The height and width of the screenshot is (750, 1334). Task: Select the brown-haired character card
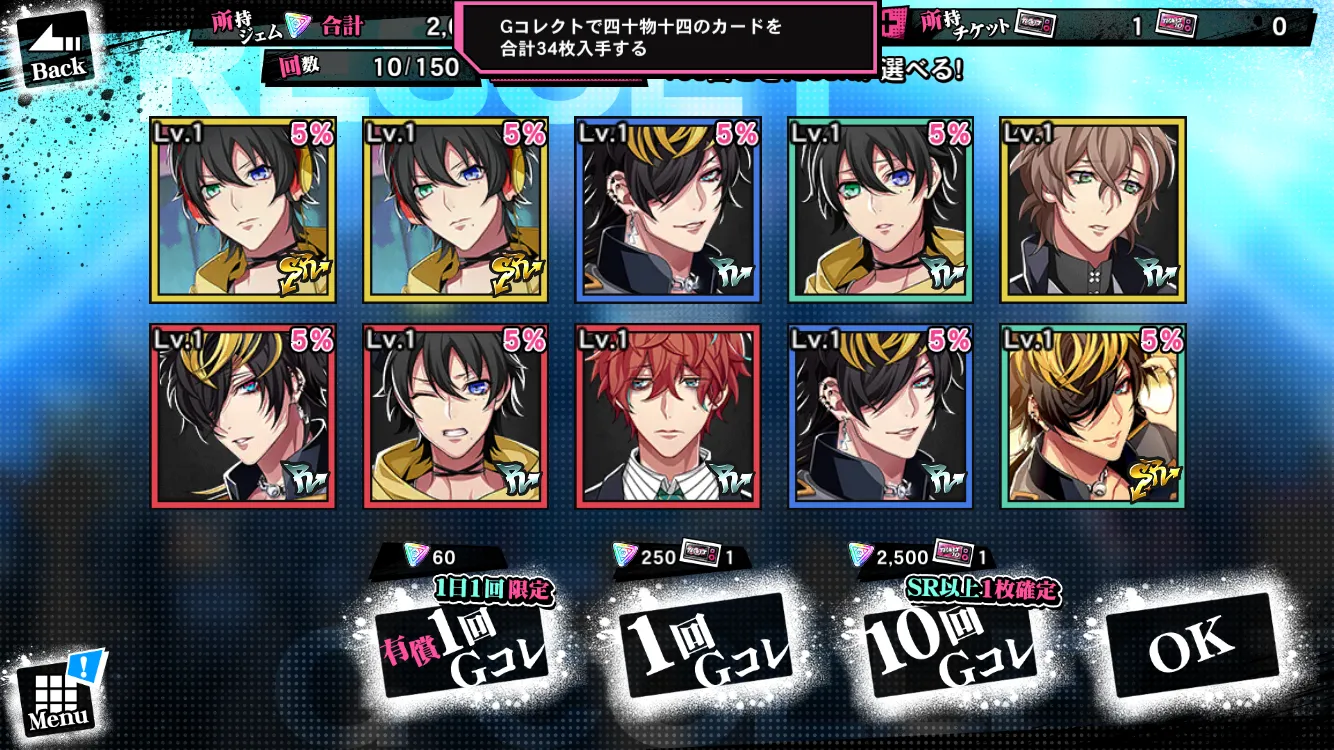(1093, 210)
